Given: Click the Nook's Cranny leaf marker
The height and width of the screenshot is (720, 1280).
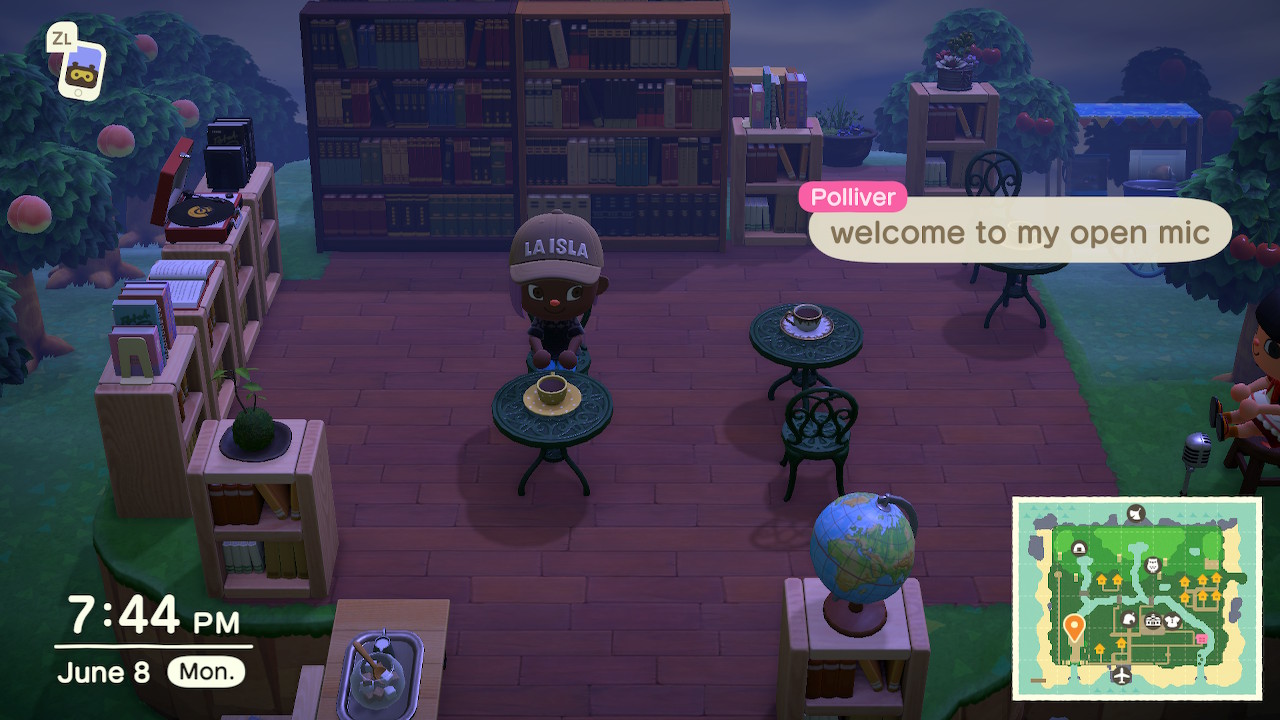Looking at the screenshot, I should click(x=1129, y=620).
